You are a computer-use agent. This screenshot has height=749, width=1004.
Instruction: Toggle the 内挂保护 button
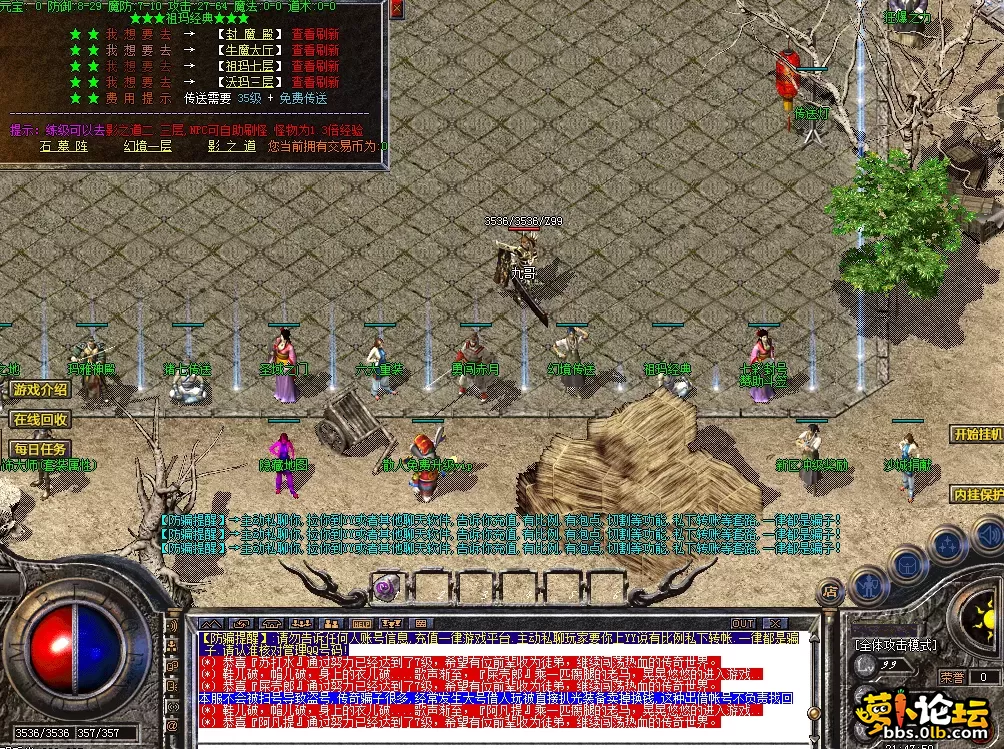click(x=977, y=494)
